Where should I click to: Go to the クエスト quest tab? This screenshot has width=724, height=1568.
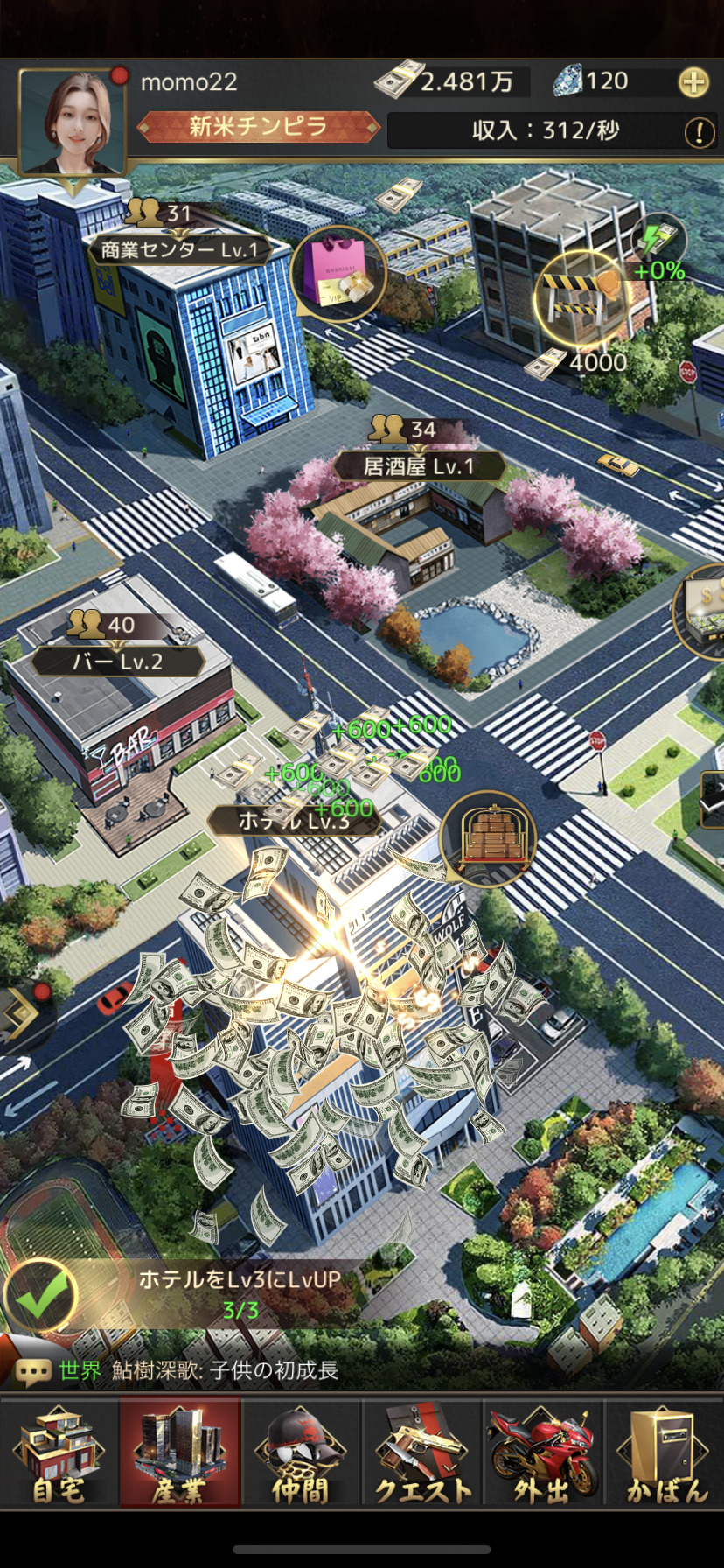(423, 1453)
